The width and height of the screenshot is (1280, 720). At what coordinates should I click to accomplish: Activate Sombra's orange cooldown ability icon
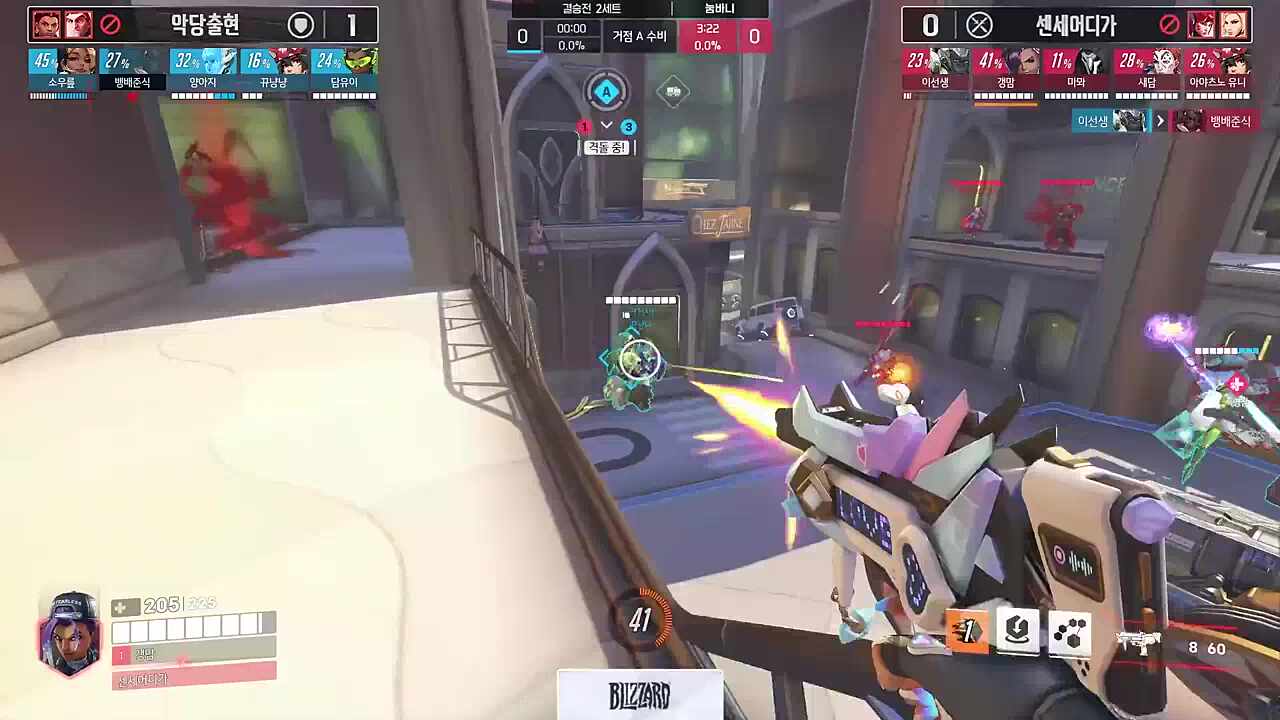(967, 631)
